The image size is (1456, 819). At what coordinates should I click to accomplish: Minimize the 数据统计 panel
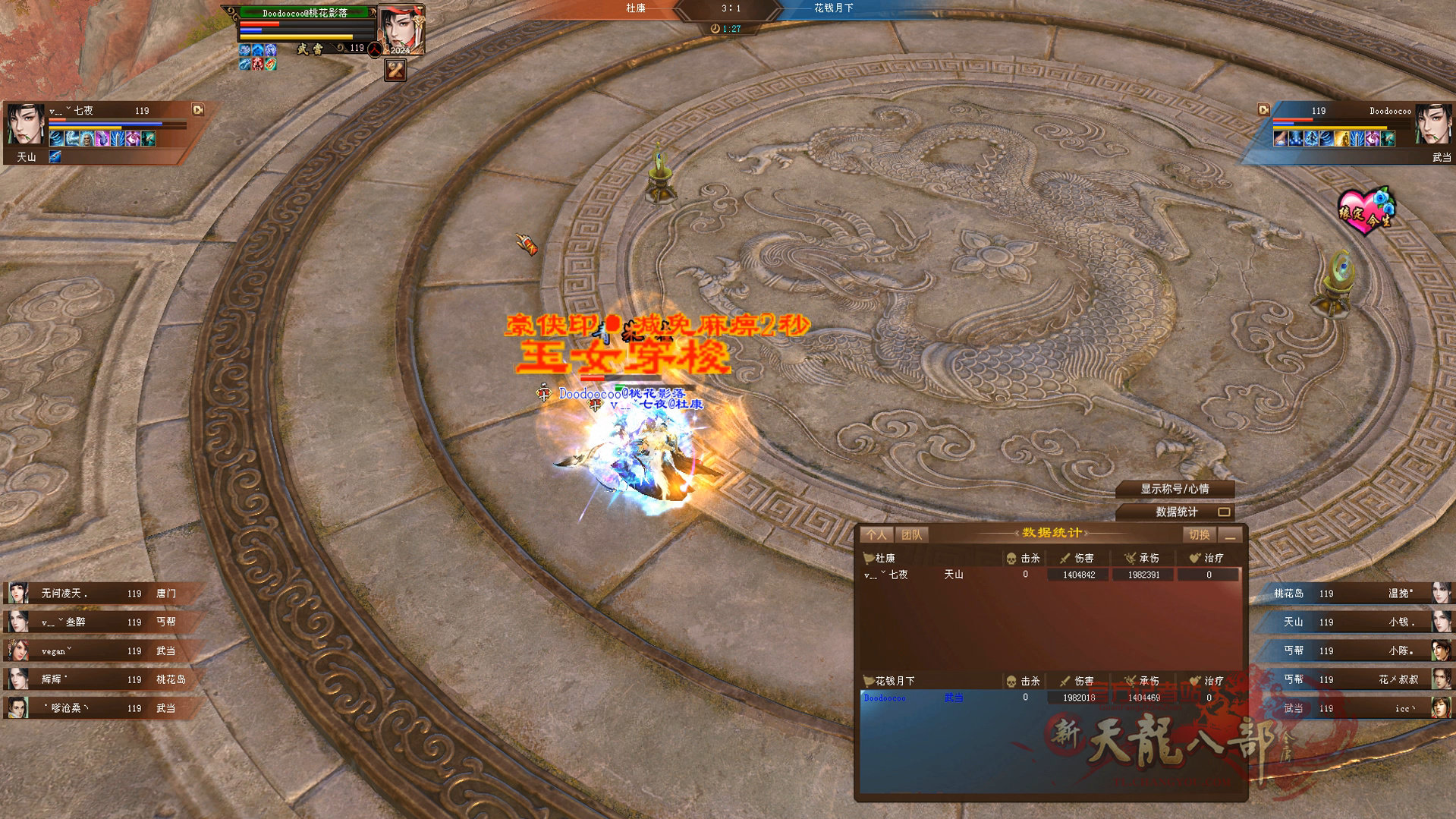pyautogui.click(x=1230, y=536)
